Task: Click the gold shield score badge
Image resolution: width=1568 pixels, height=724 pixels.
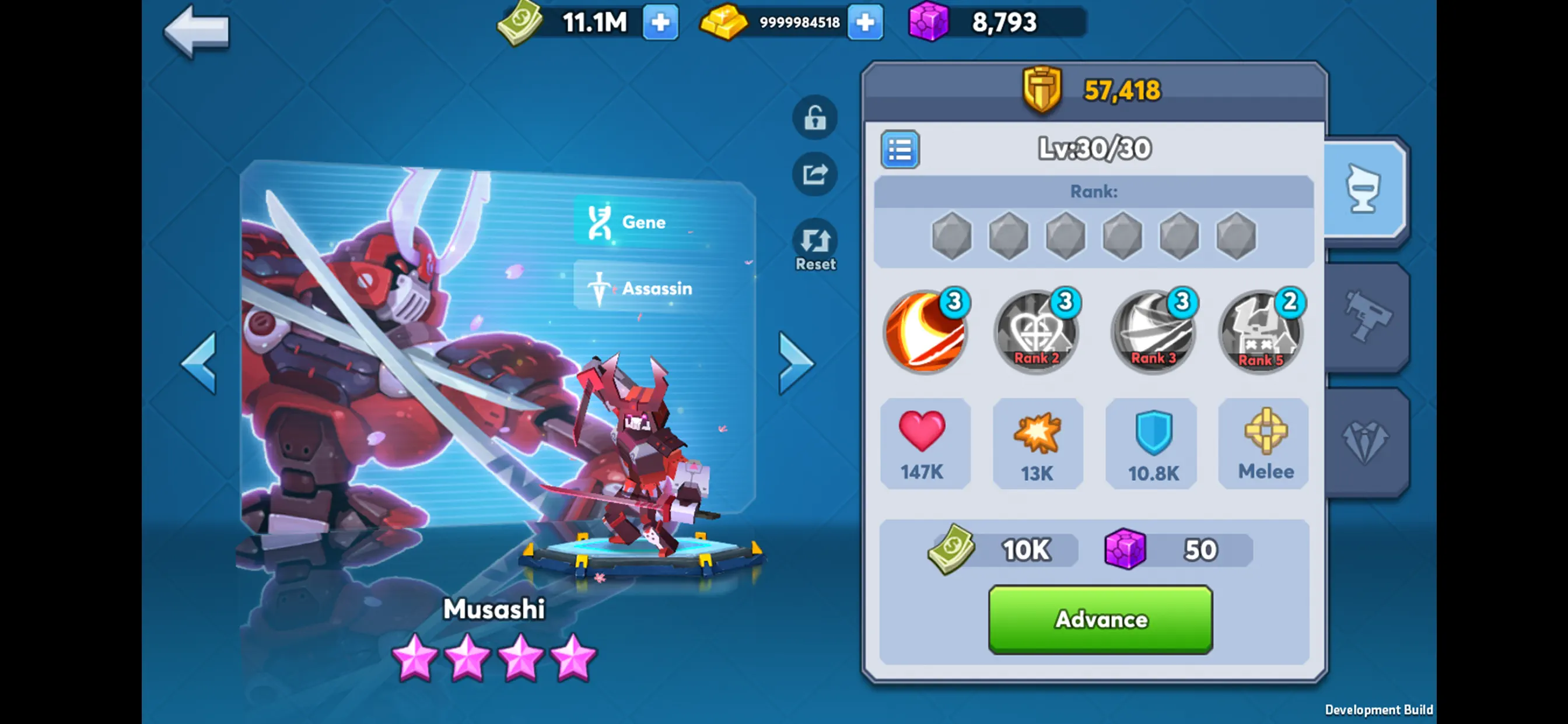Action: [1041, 89]
